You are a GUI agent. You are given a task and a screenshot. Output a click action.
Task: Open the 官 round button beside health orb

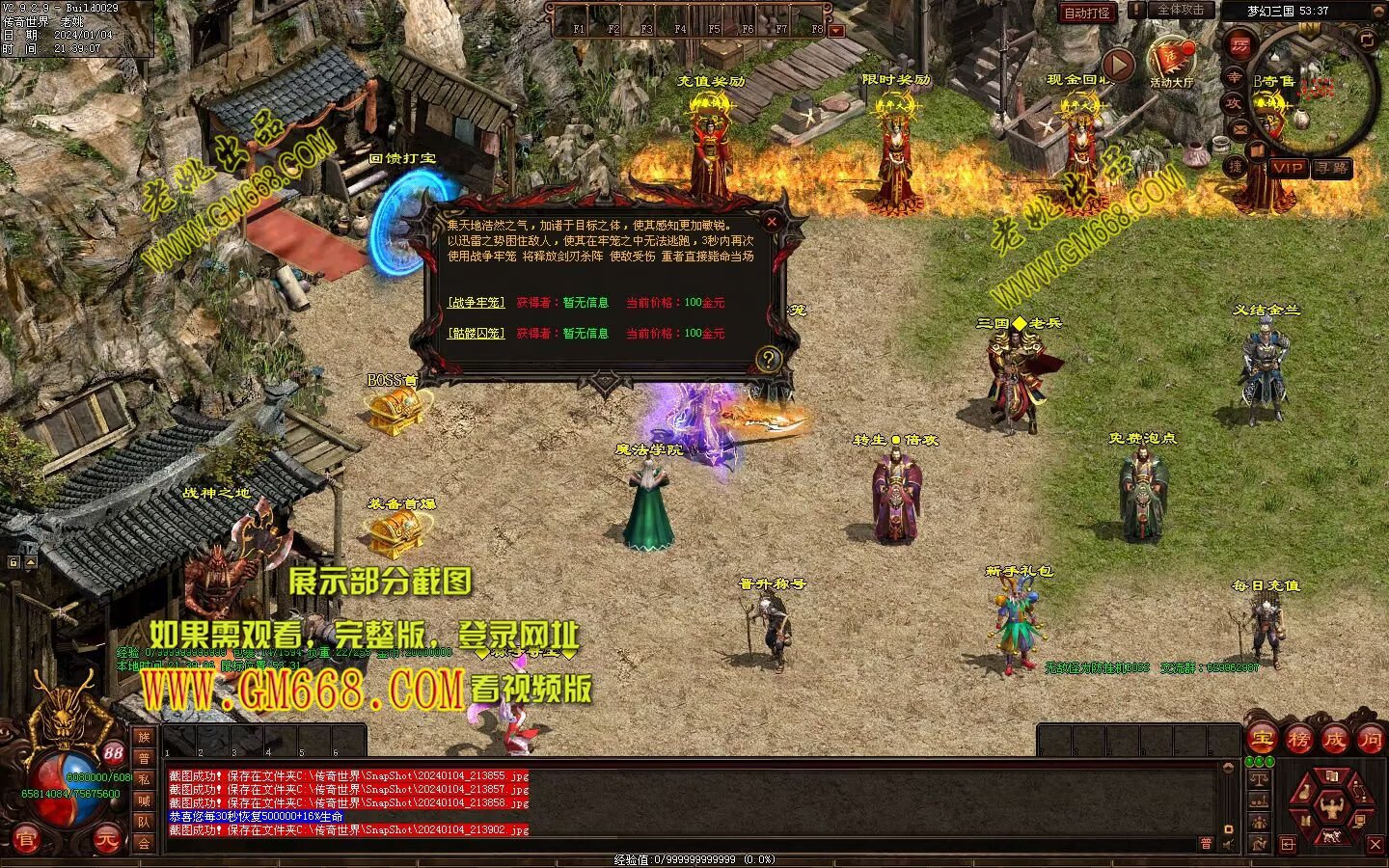coord(26,840)
